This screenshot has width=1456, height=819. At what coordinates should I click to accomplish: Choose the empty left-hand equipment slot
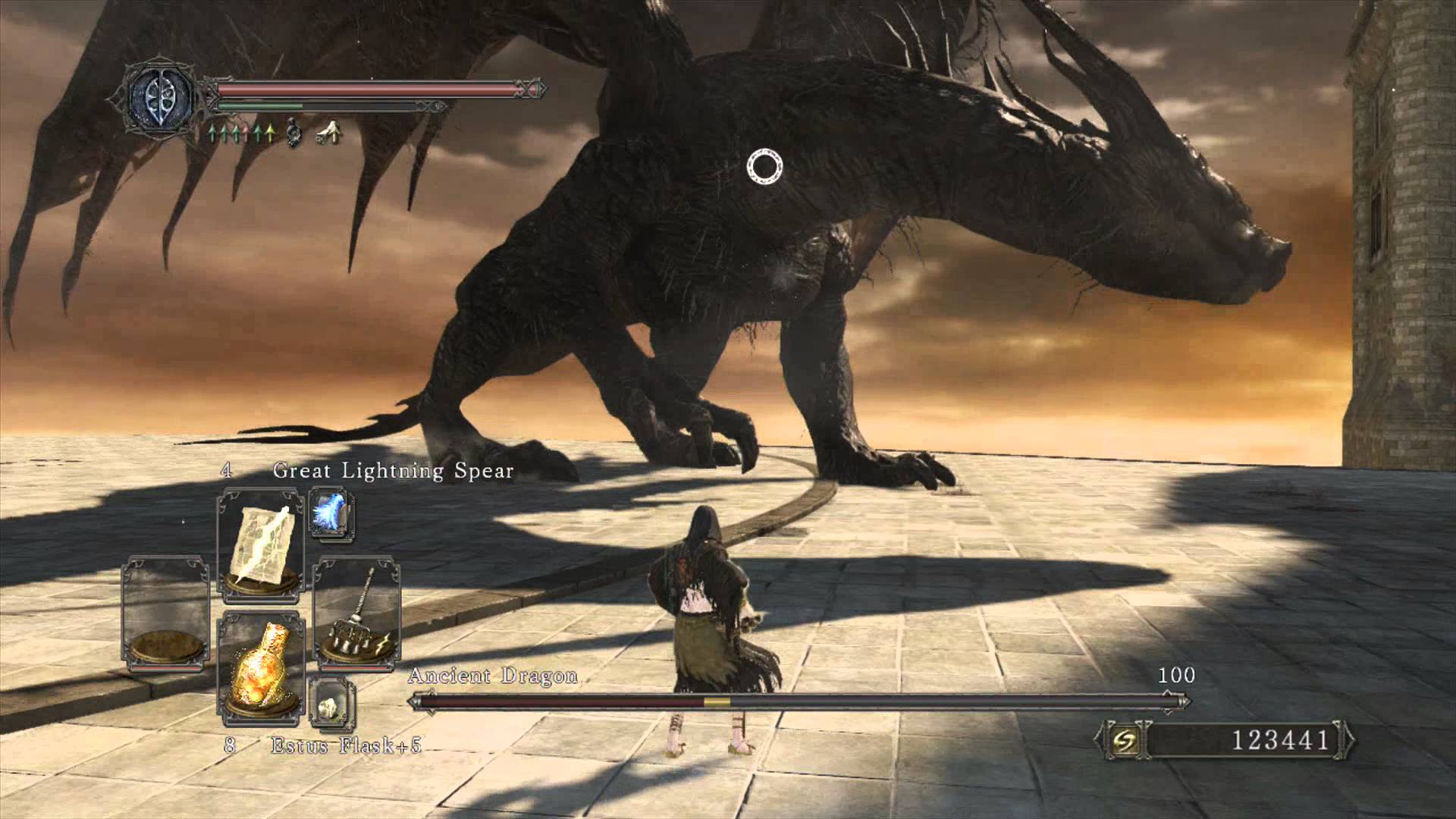(166, 614)
